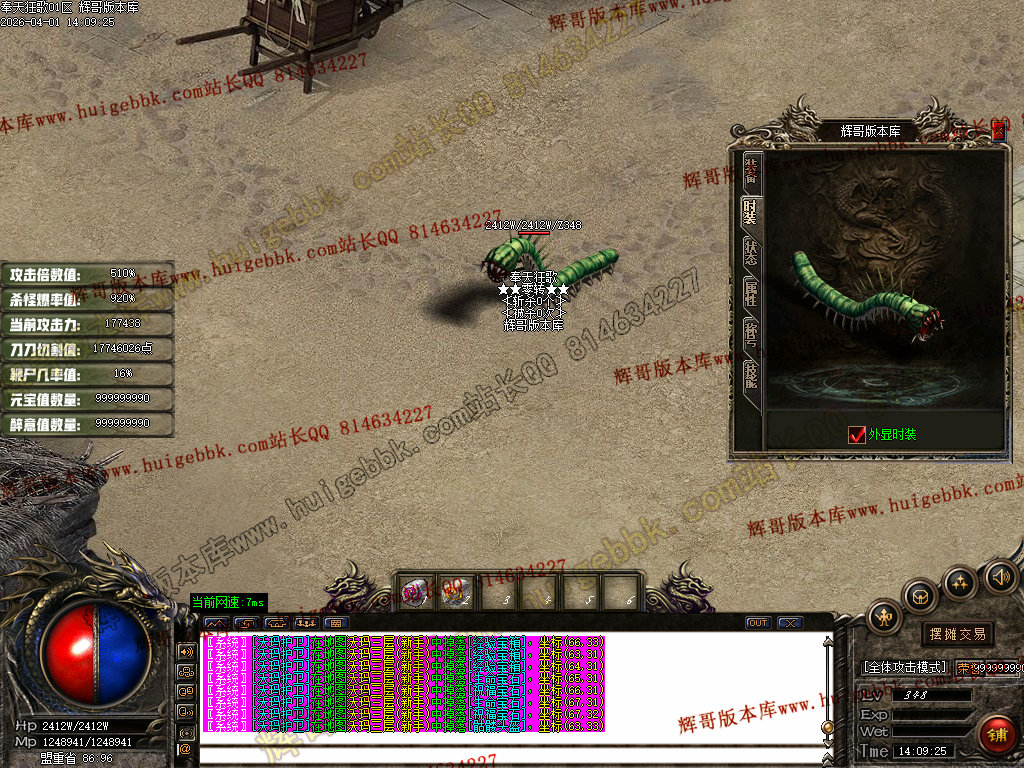Use the item in hotbar slot 2
This screenshot has height=768, width=1024.
(x=457, y=591)
